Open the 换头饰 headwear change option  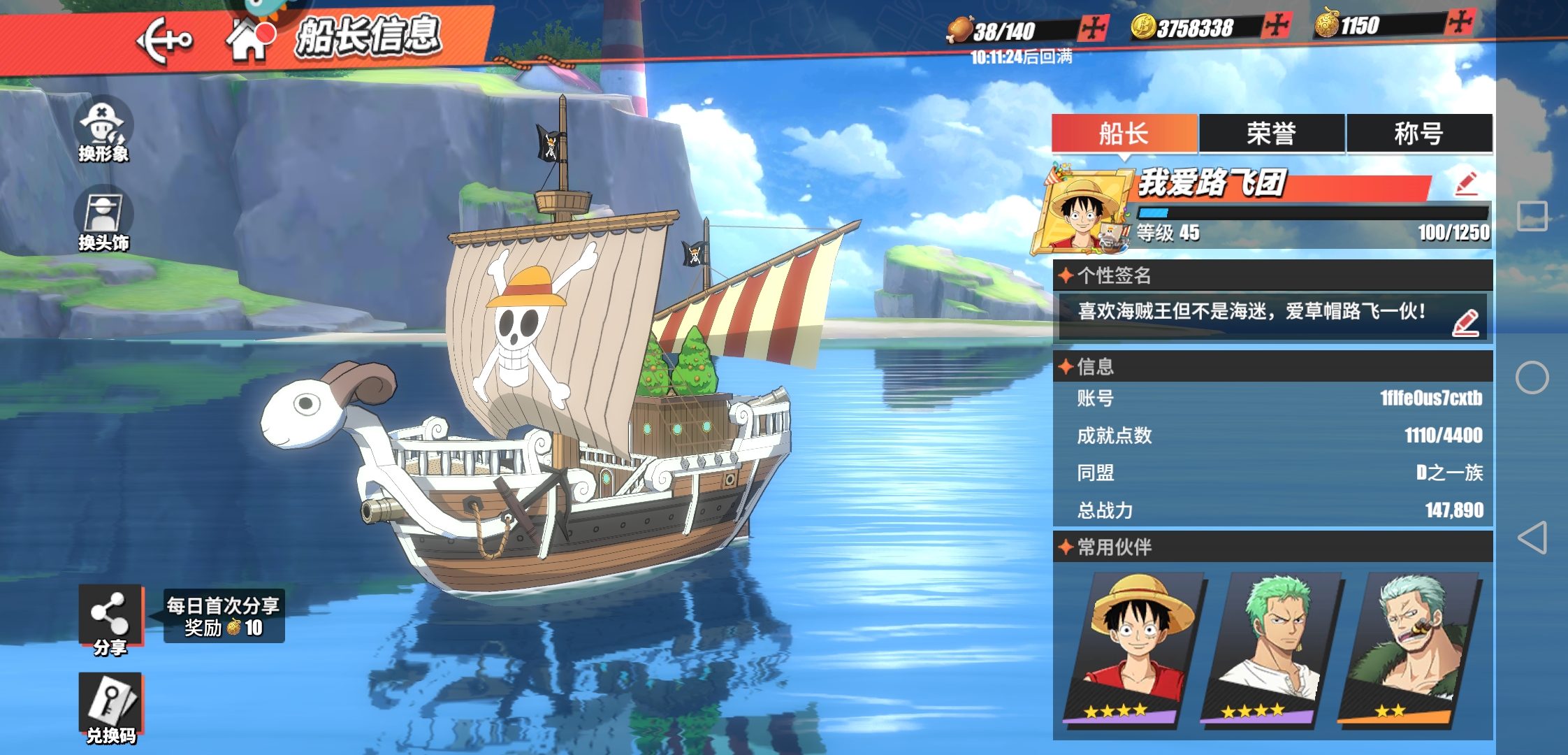point(103,218)
